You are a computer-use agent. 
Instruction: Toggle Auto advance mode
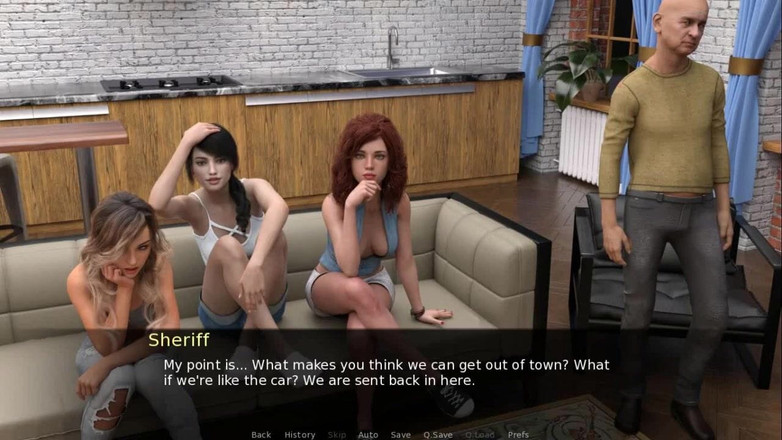(x=368, y=435)
